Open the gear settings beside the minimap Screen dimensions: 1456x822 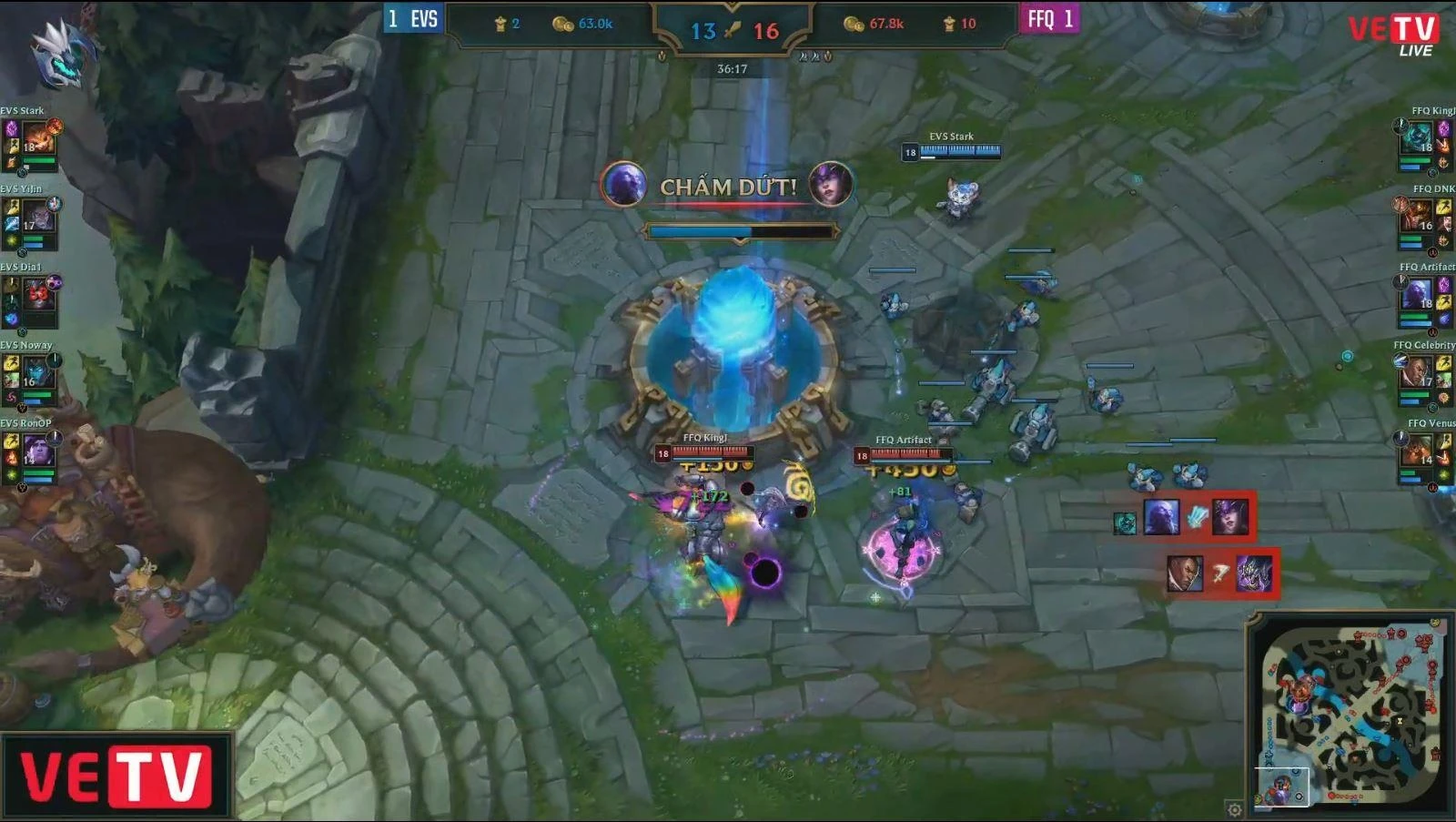1234,809
